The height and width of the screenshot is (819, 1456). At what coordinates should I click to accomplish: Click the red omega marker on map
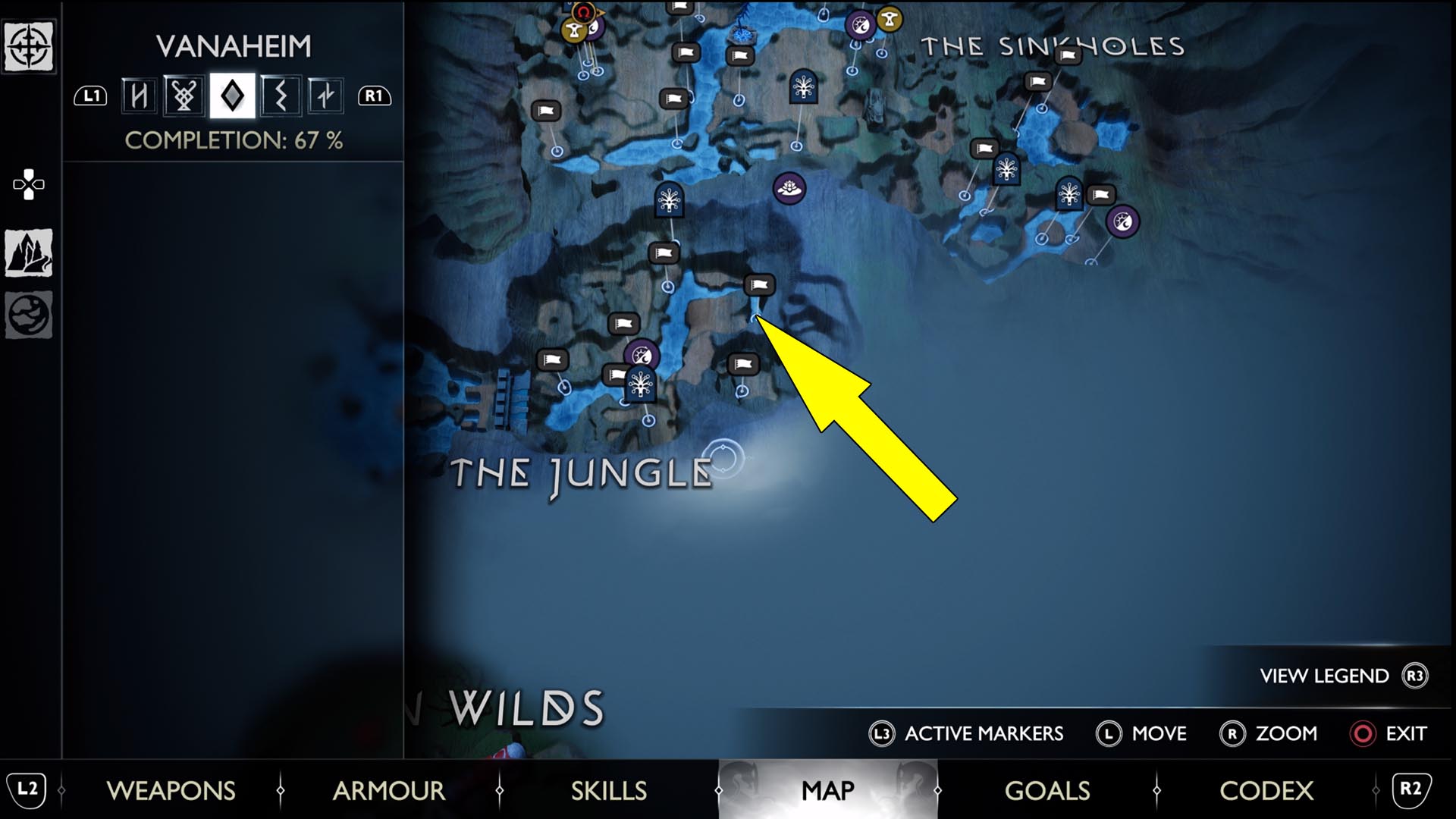point(583,12)
